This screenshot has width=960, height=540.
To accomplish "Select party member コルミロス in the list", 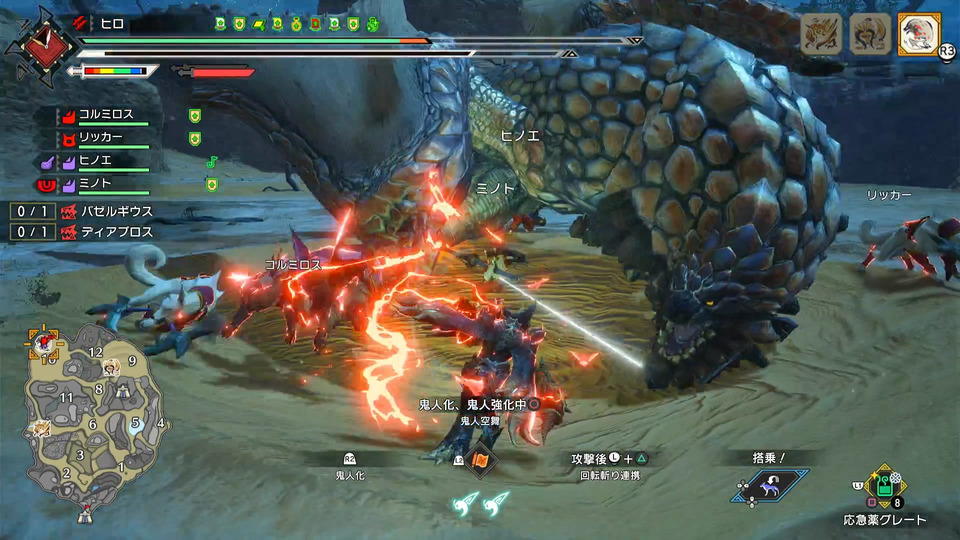I will 107,115.
